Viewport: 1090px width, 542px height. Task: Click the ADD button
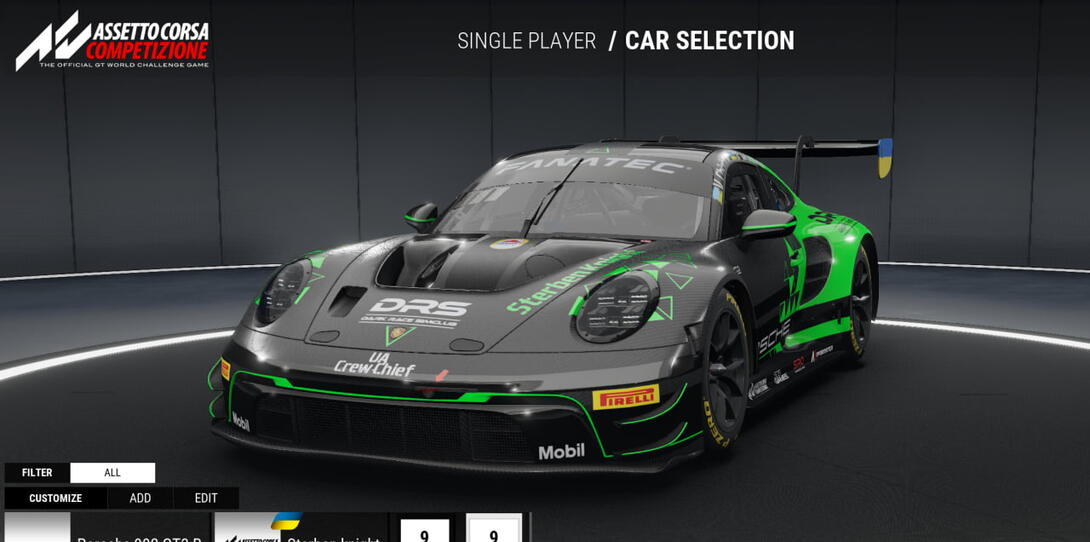(x=140, y=498)
